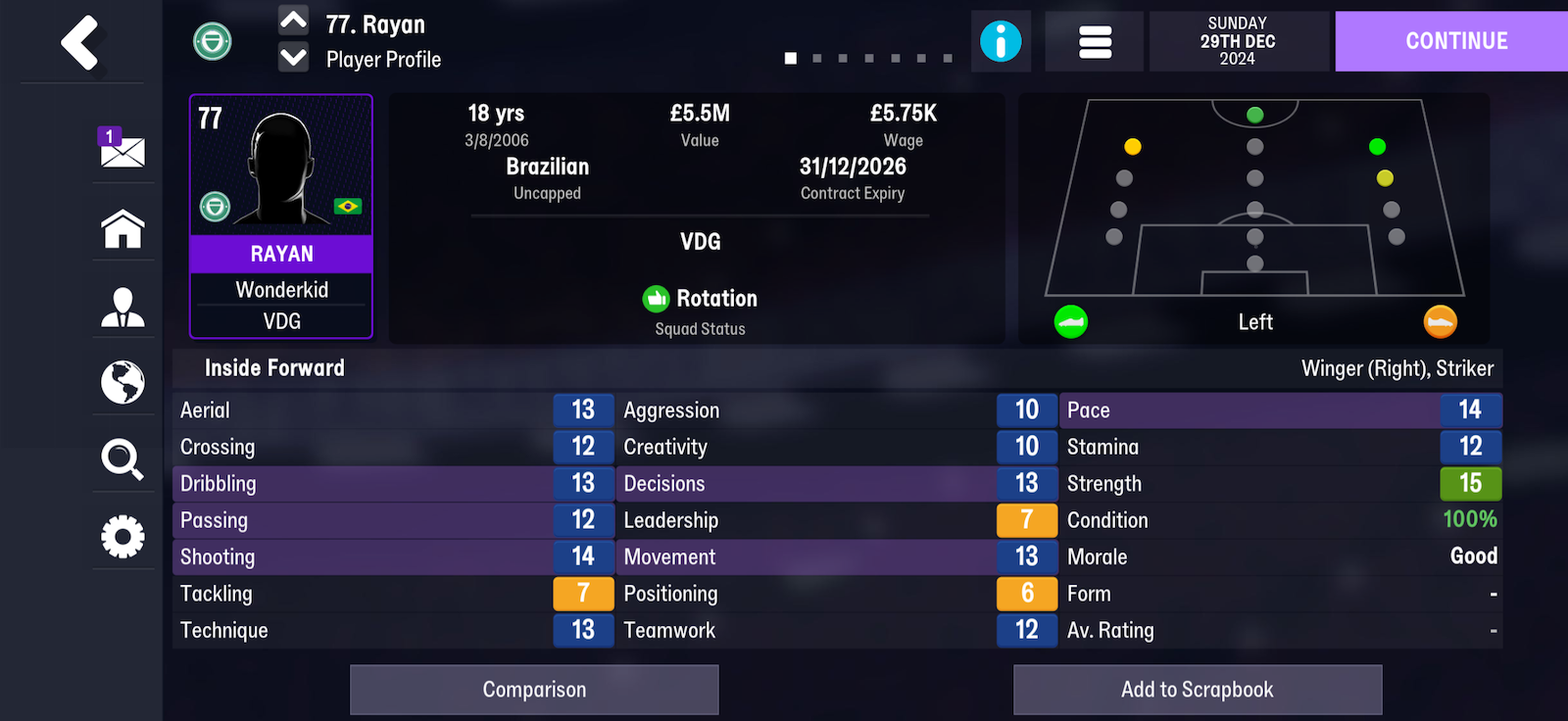Open player Comparison

(534, 690)
